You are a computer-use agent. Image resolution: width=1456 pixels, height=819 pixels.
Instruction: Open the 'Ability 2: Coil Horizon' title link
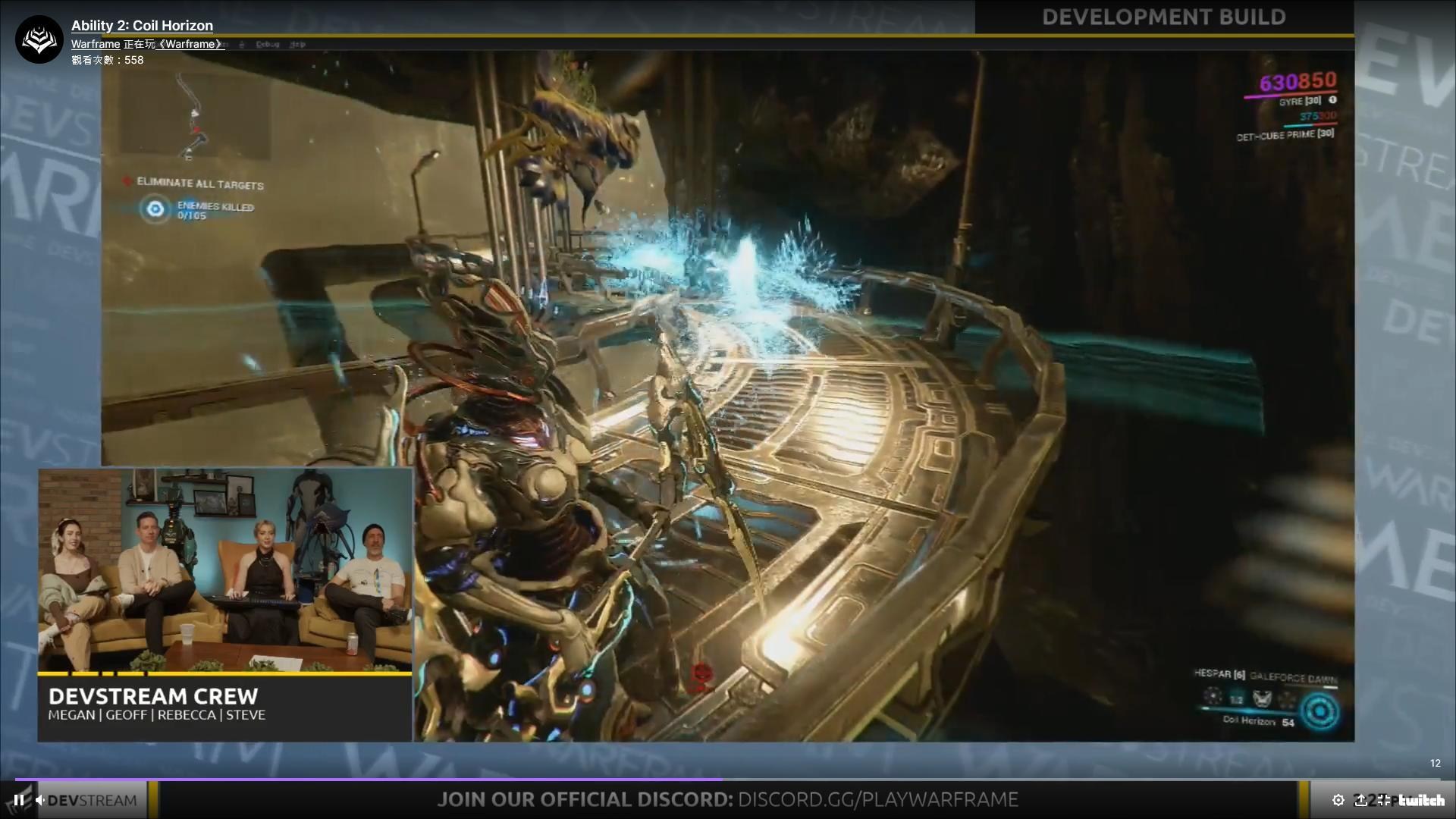point(141,25)
